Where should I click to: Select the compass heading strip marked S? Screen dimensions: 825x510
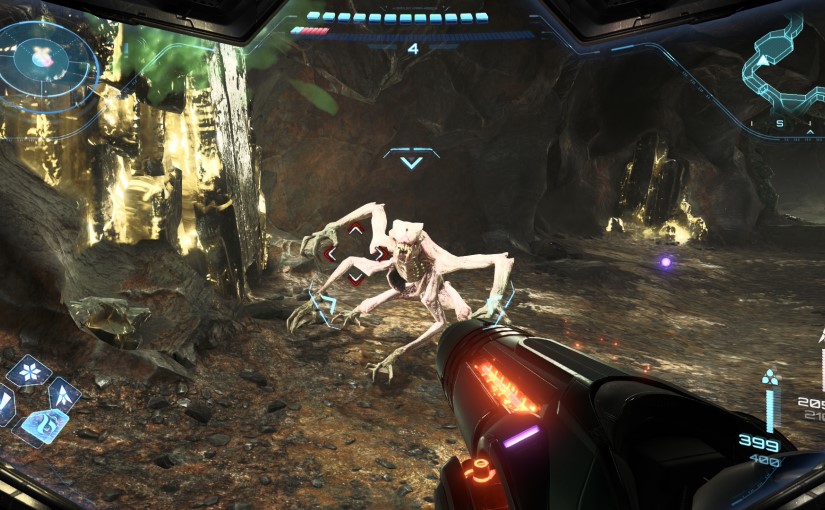tap(780, 124)
